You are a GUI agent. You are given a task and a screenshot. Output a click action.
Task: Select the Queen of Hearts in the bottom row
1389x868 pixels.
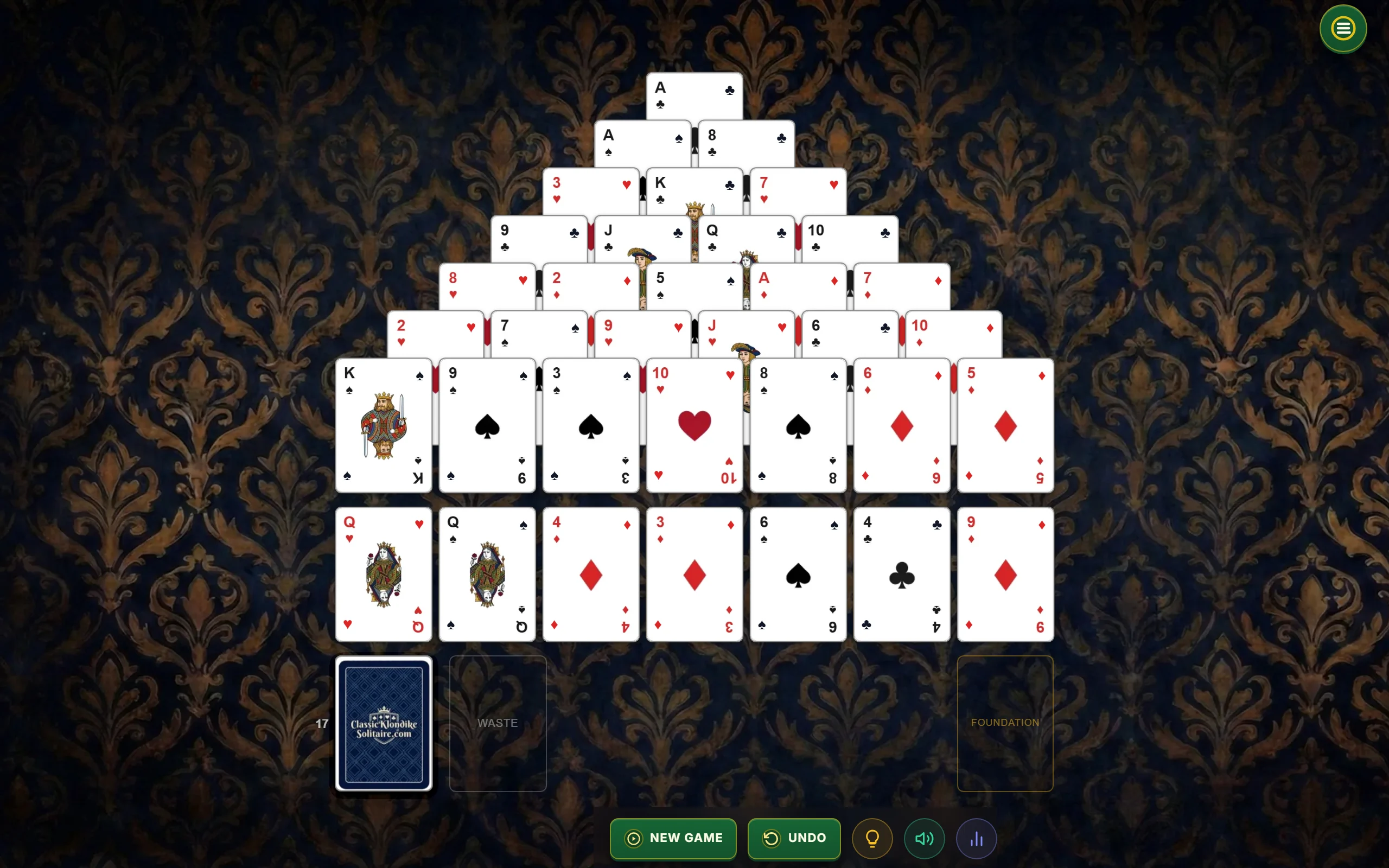click(384, 574)
